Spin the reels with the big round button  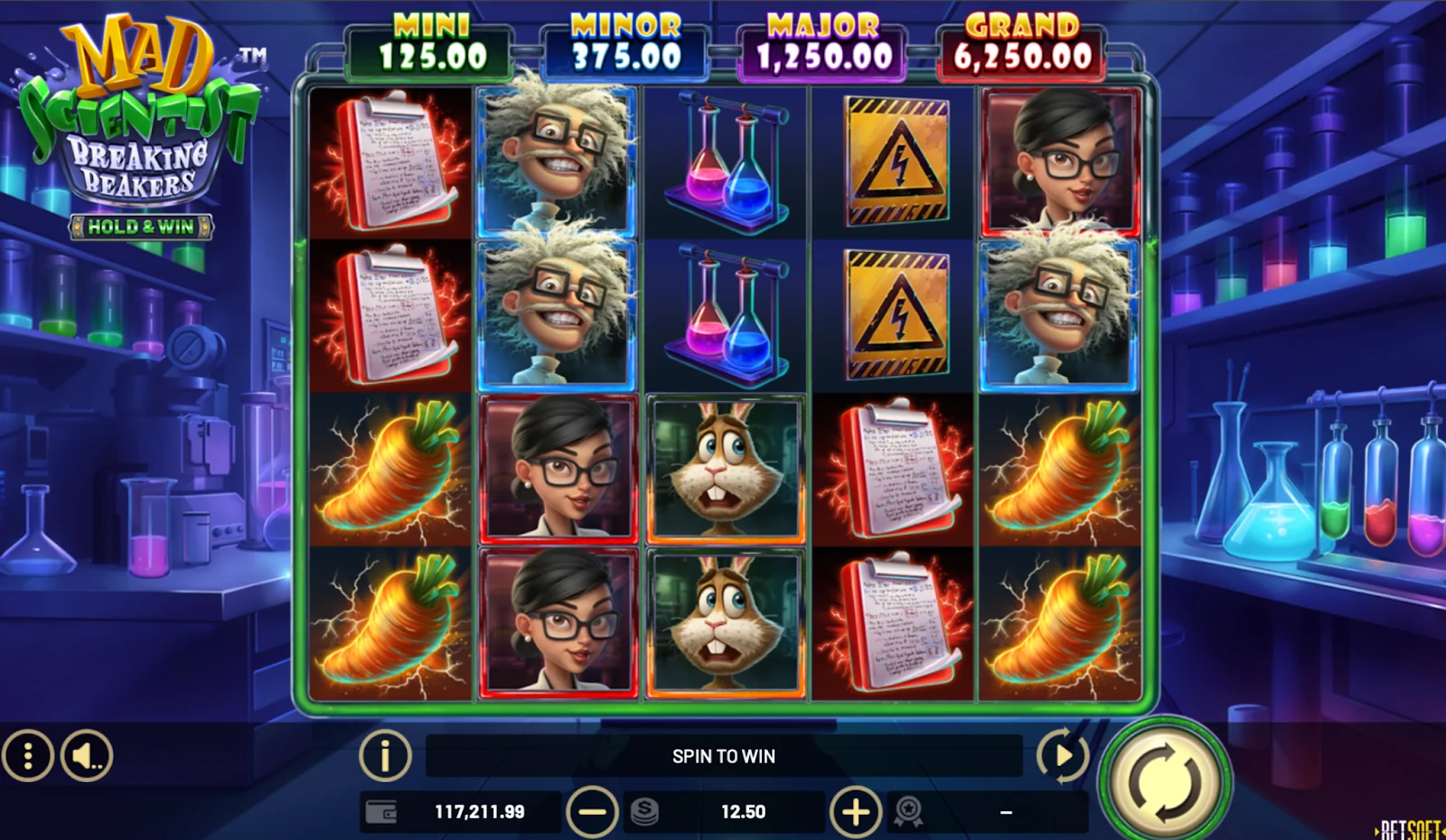1165,780
